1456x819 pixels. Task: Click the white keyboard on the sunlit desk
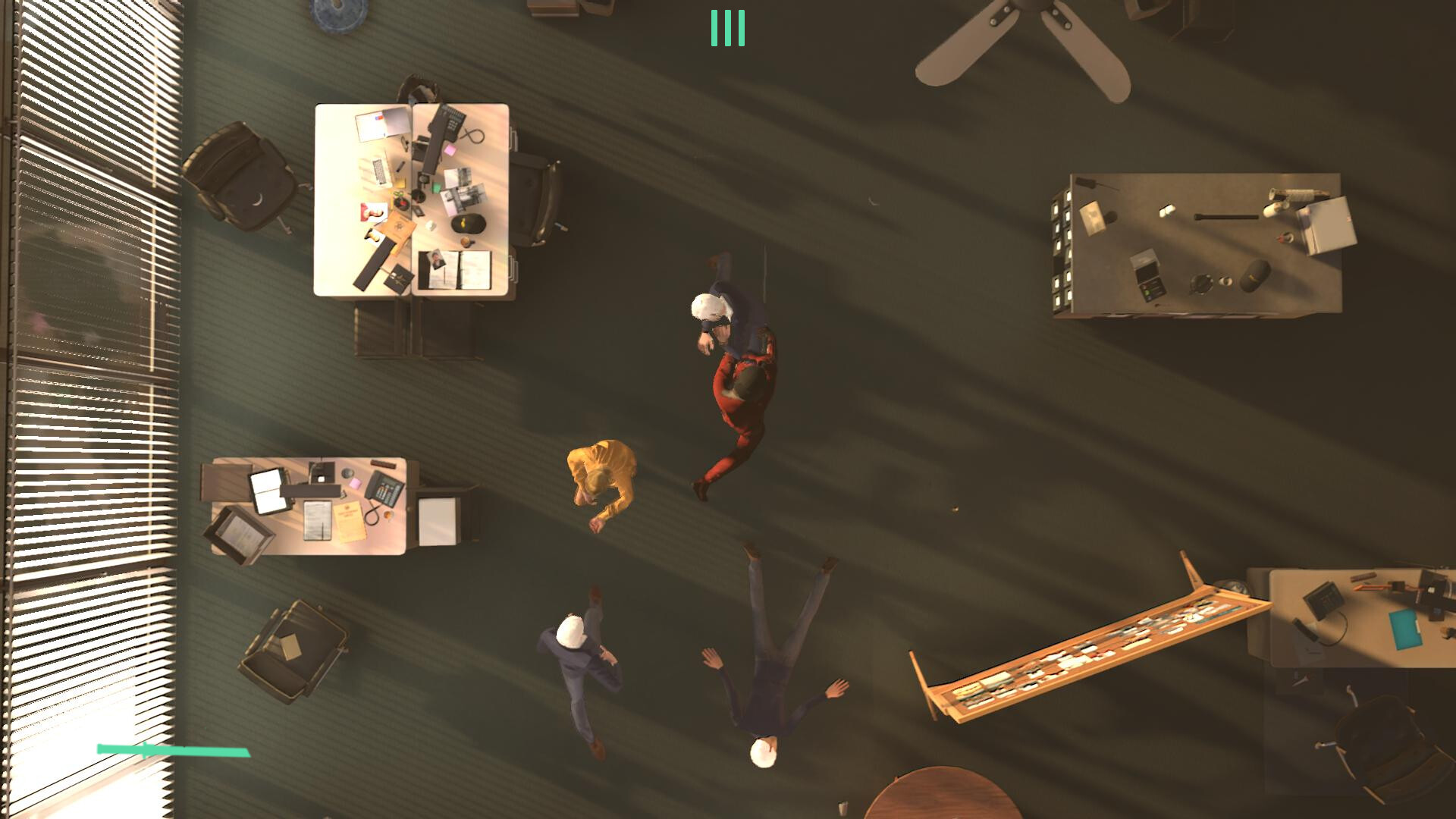tap(381, 171)
